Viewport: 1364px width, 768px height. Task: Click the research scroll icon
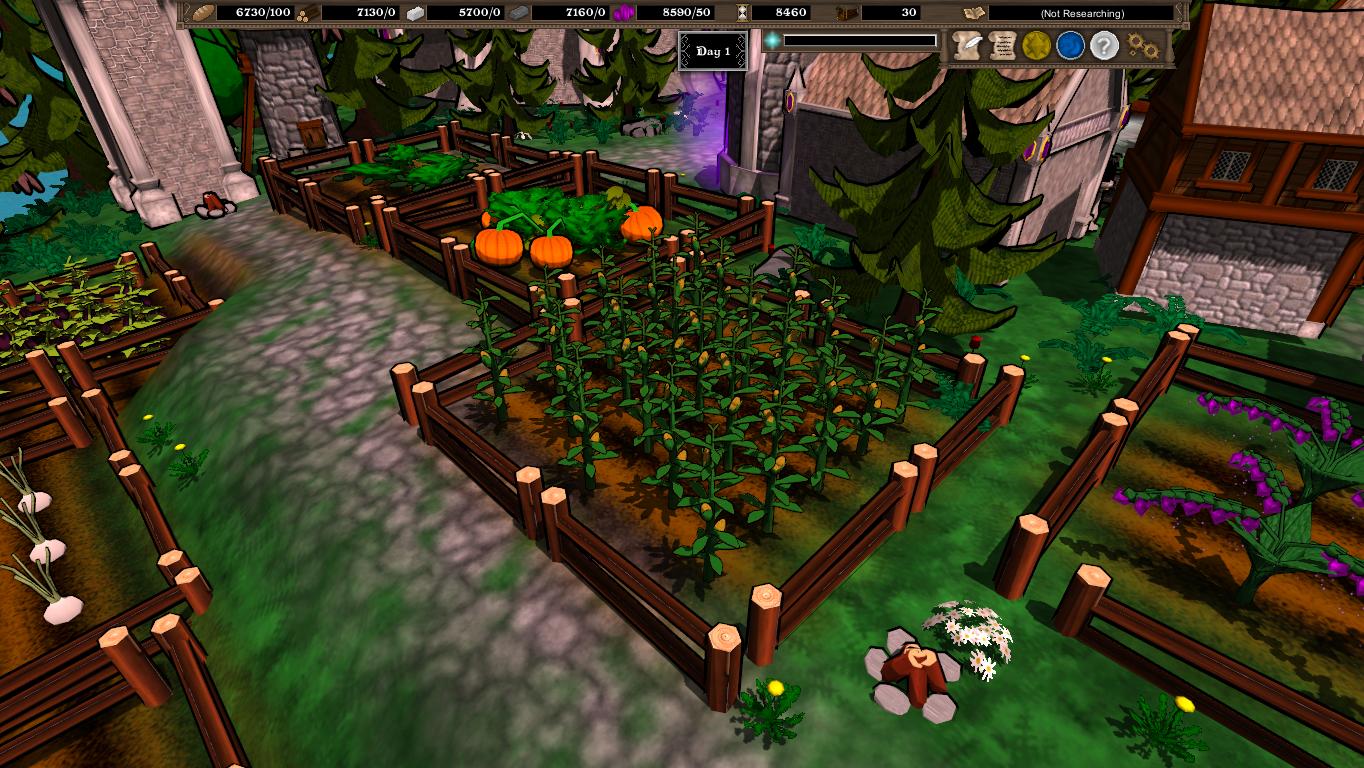pyautogui.click(x=970, y=13)
